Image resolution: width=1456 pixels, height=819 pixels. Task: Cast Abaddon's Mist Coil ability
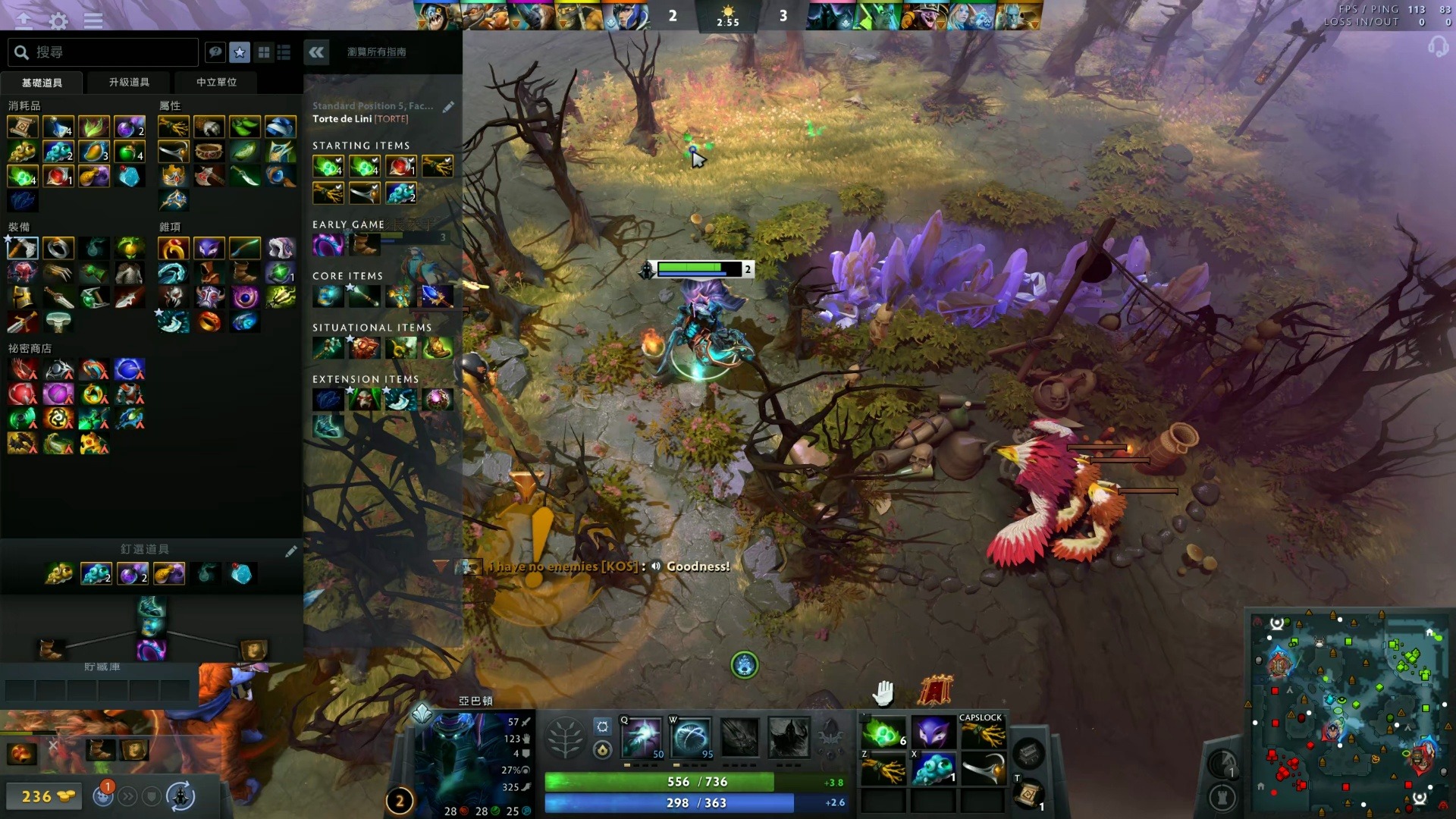pyautogui.click(x=642, y=737)
